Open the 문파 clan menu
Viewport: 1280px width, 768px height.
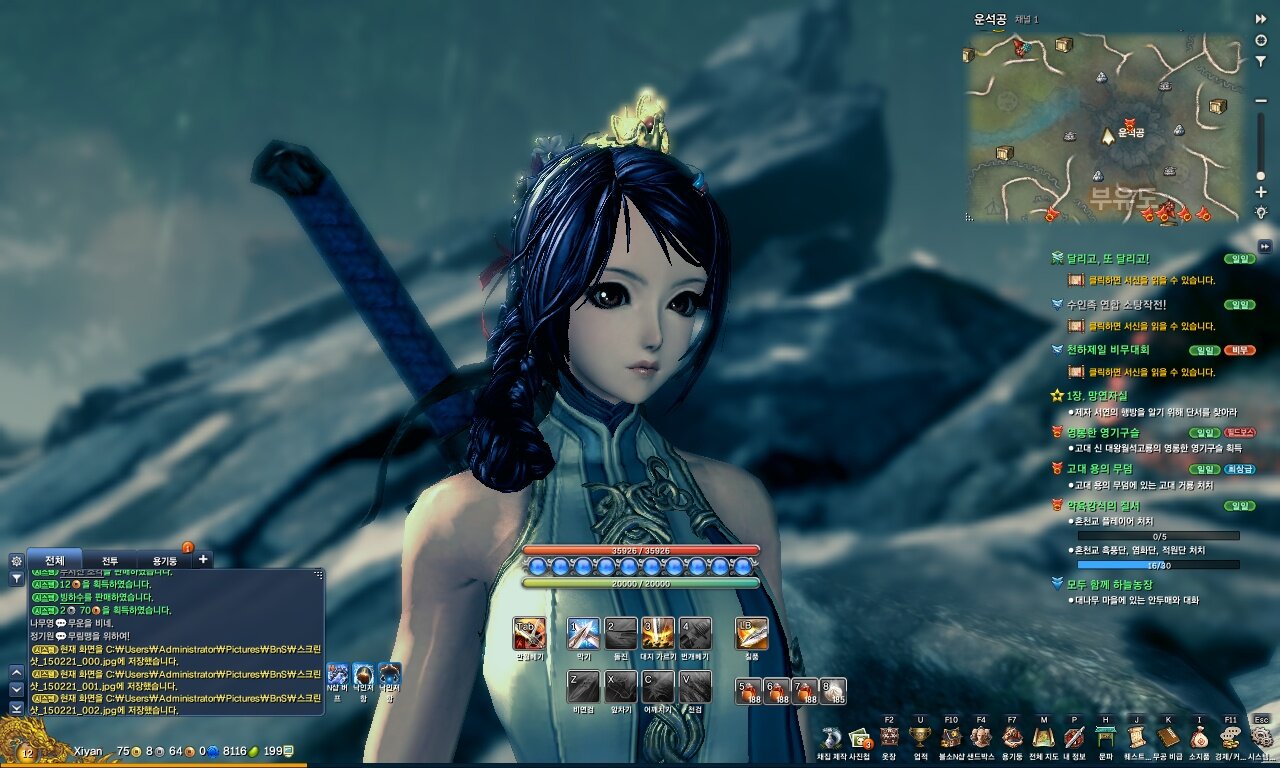tap(1105, 738)
